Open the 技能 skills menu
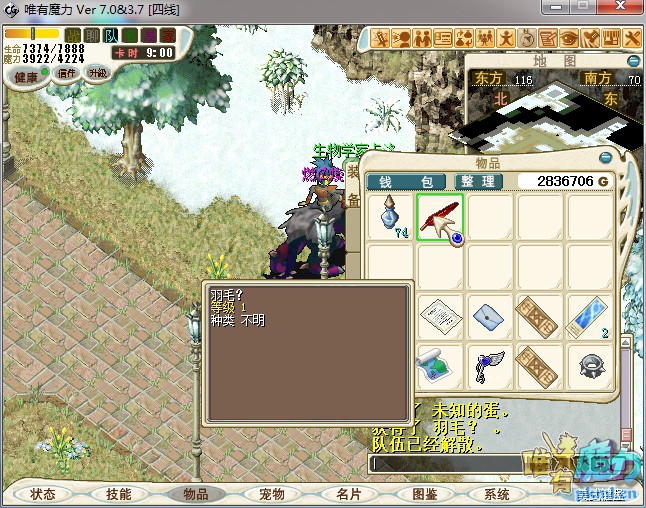The height and width of the screenshot is (508, 646). click(x=119, y=494)
